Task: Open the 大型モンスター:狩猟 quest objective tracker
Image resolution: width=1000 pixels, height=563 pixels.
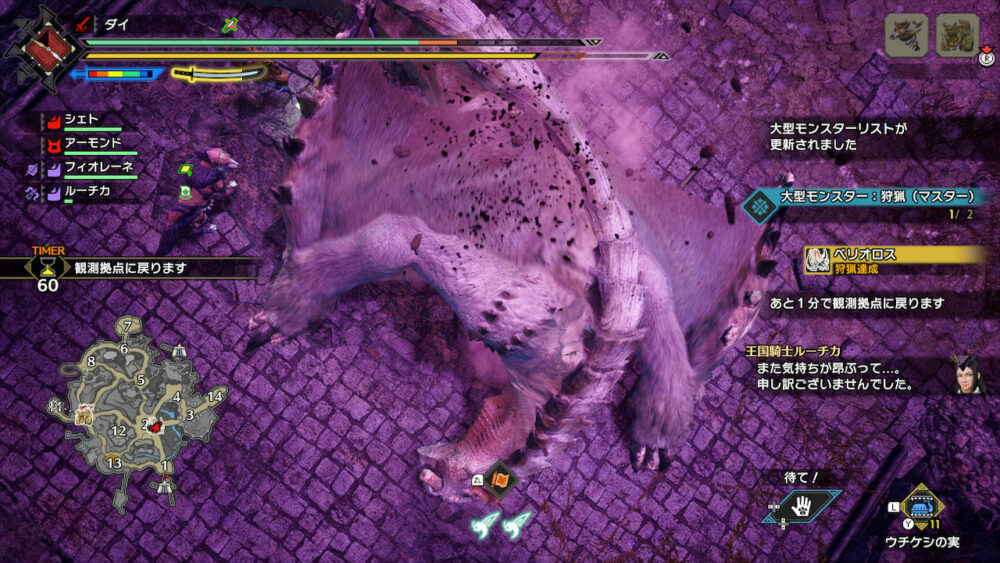Action: (870, 199)
